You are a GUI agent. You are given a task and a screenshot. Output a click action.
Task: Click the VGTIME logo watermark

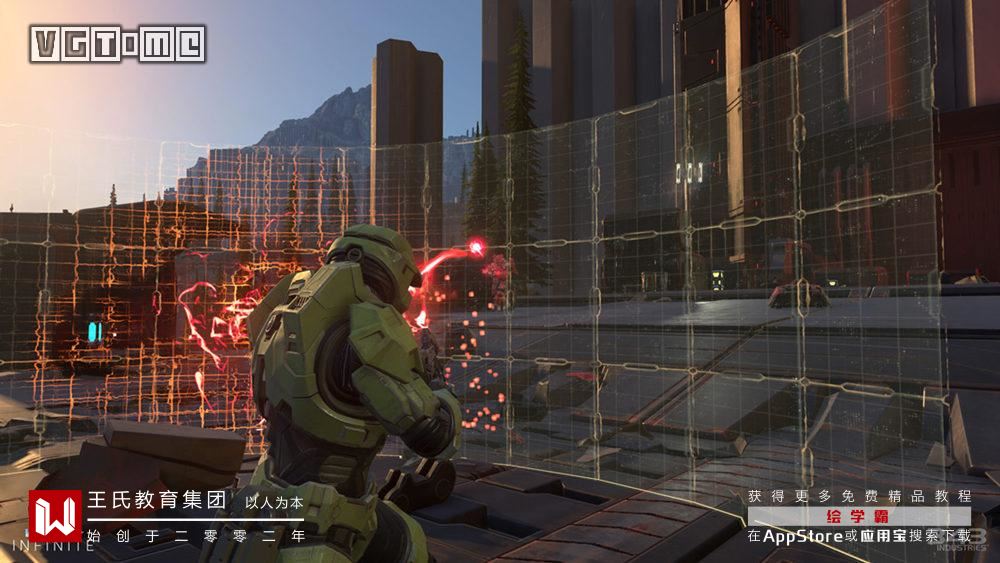[x=118, y=44]
